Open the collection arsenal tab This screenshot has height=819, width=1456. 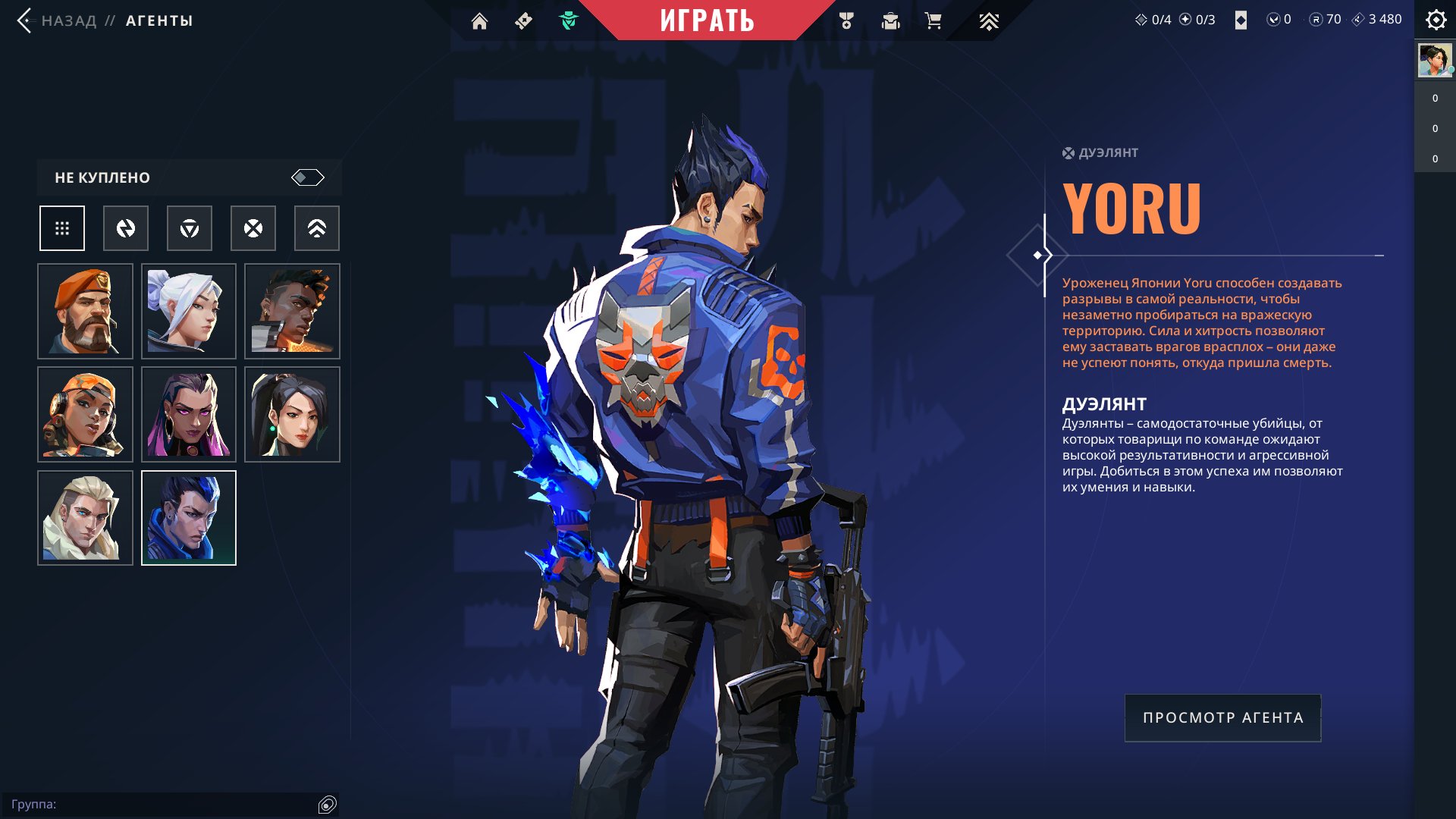tap(890, 21)
